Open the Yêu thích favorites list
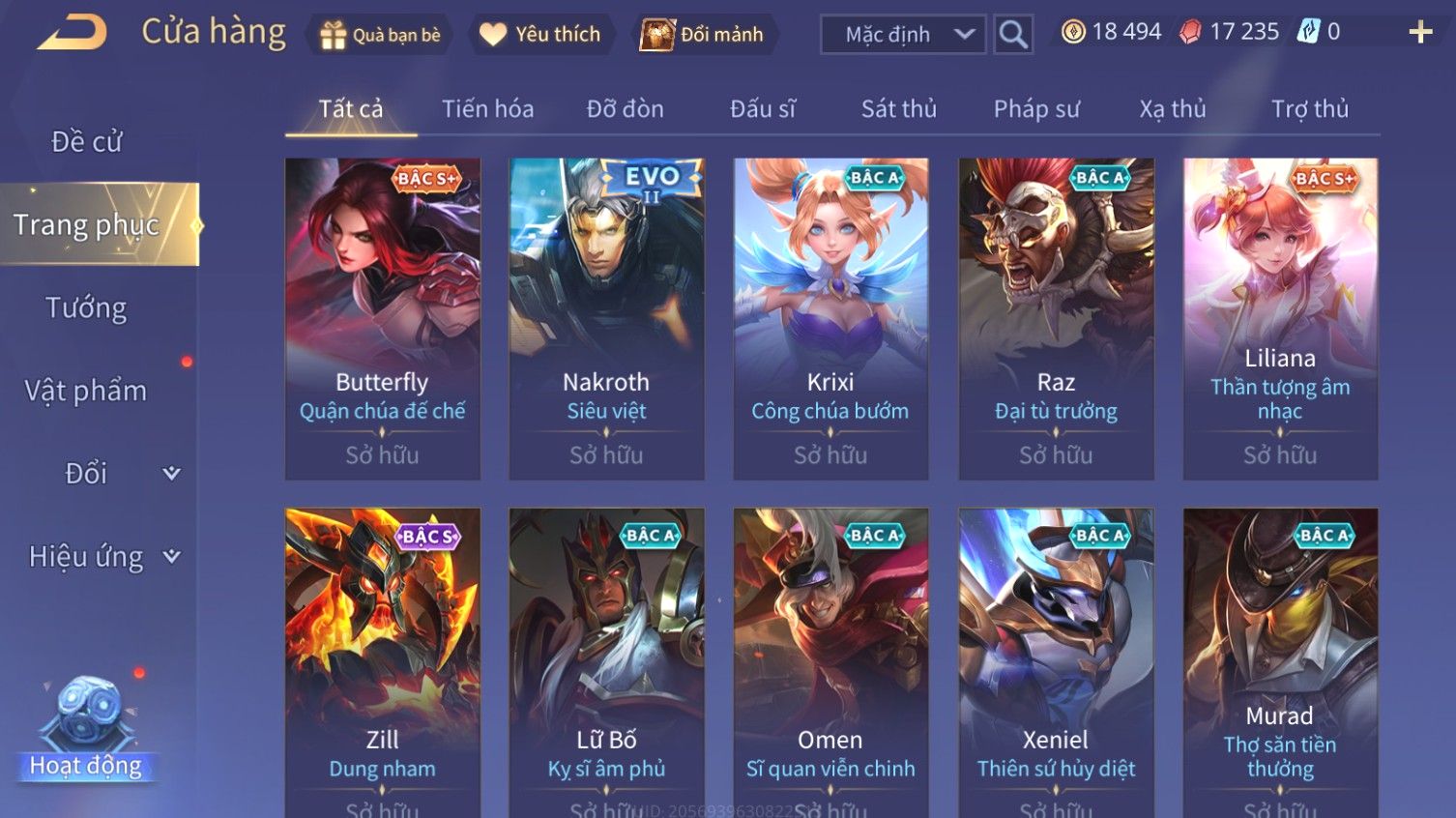The image size is (1456, 818). (x=541, y=35)
